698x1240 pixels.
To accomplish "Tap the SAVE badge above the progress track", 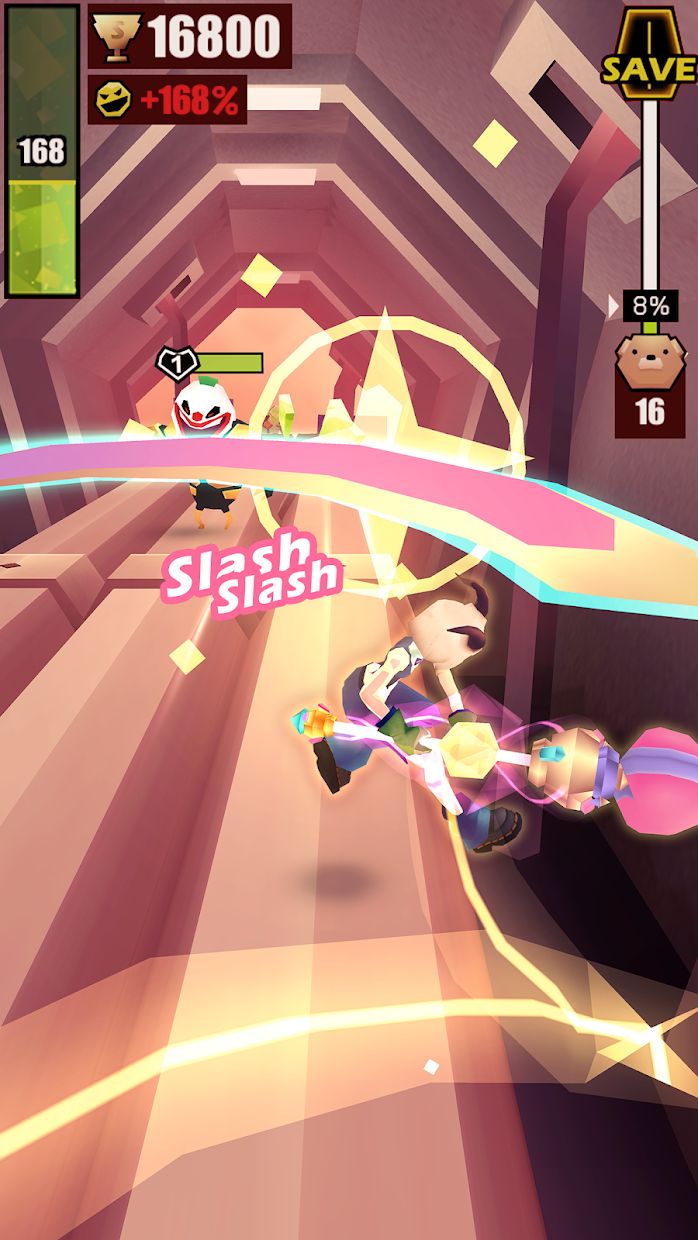I will (x=649, y=55).
